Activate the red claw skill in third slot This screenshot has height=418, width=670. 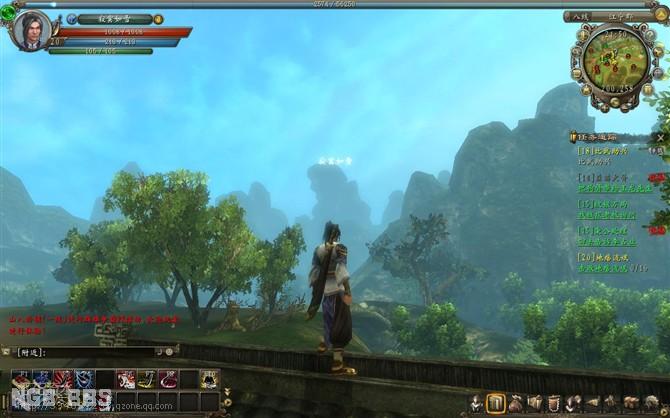(x=62, y=379)
